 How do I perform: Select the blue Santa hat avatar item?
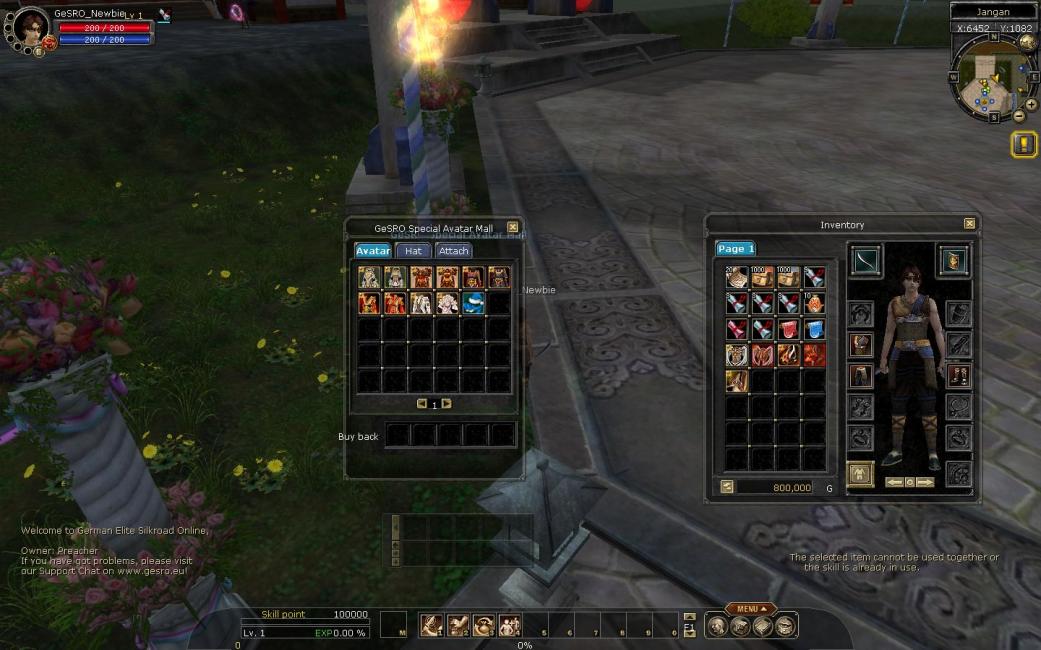474,303
